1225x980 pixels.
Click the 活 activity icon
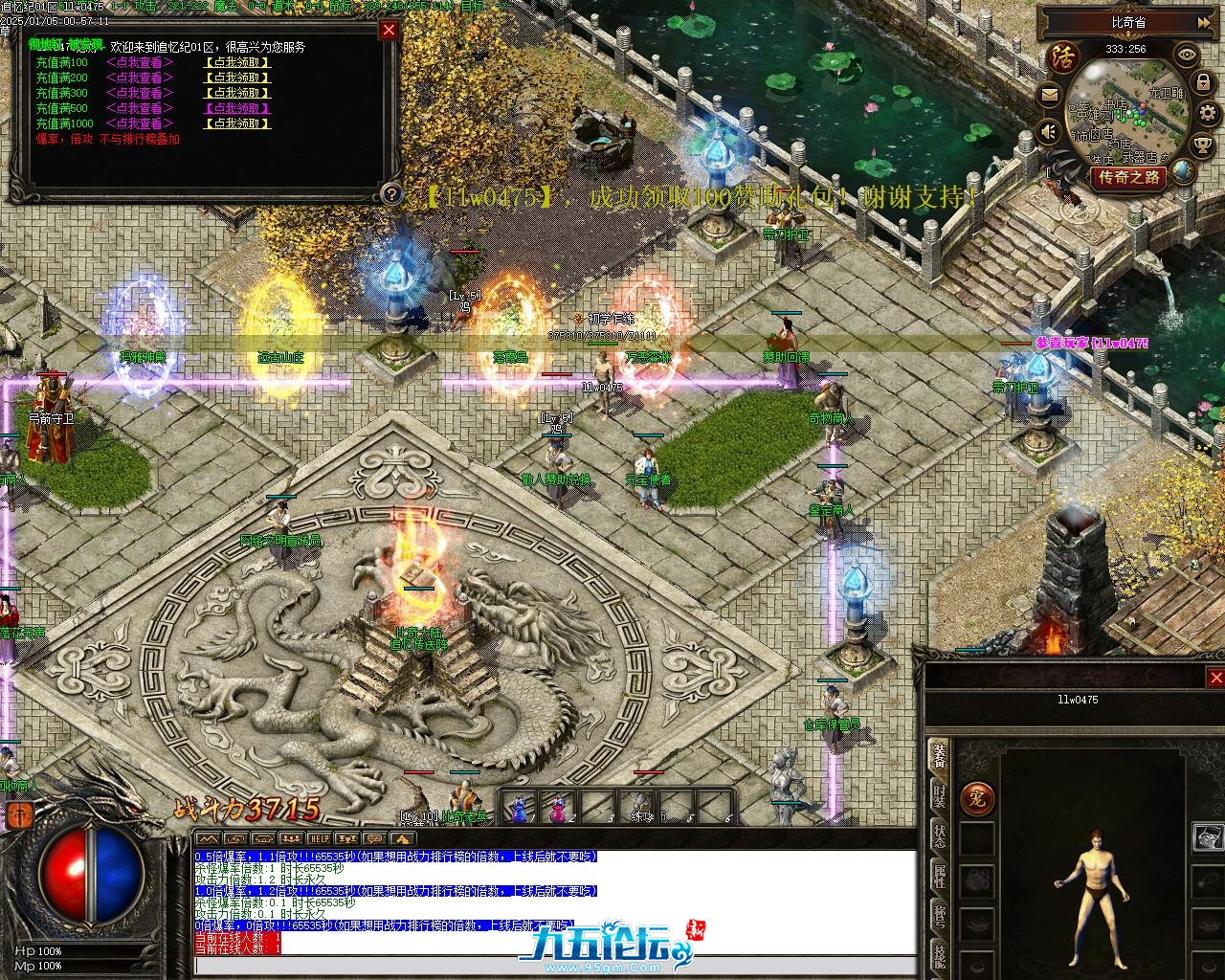pos(1061,56)
